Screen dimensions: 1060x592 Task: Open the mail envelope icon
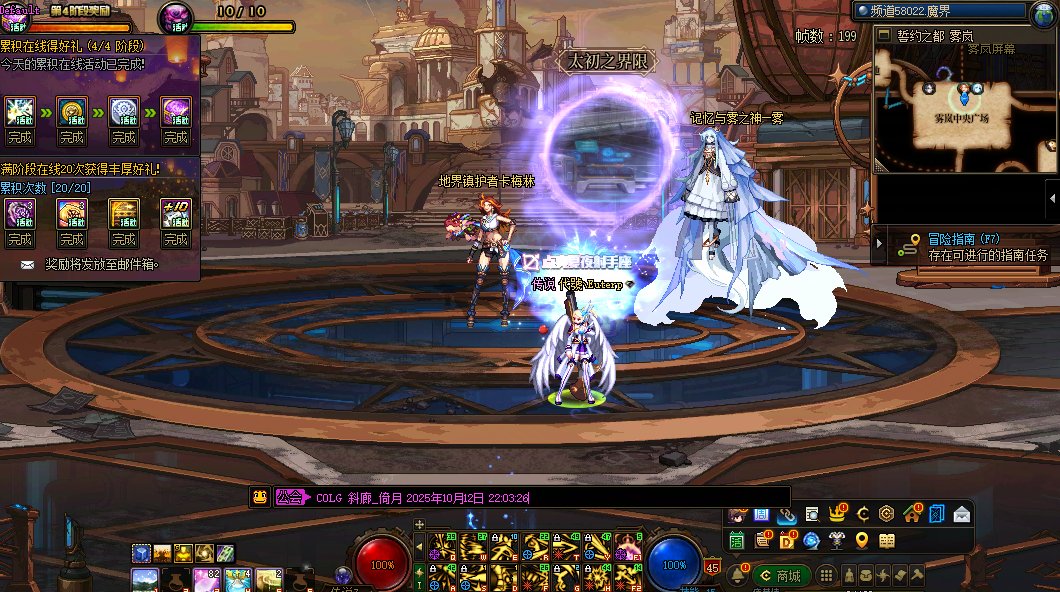[x=961, y=515]
